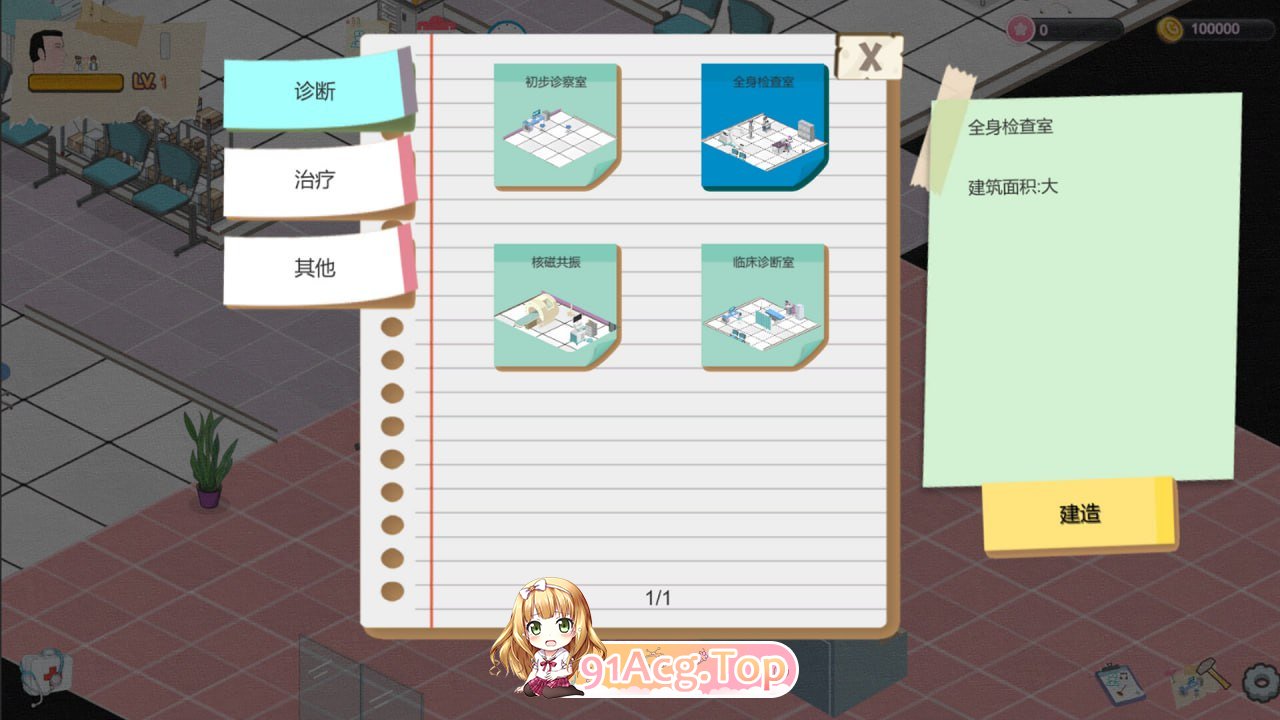
Task: Switch to the 其他 tab
Action: pyautogui.click(x=313, y=268)
